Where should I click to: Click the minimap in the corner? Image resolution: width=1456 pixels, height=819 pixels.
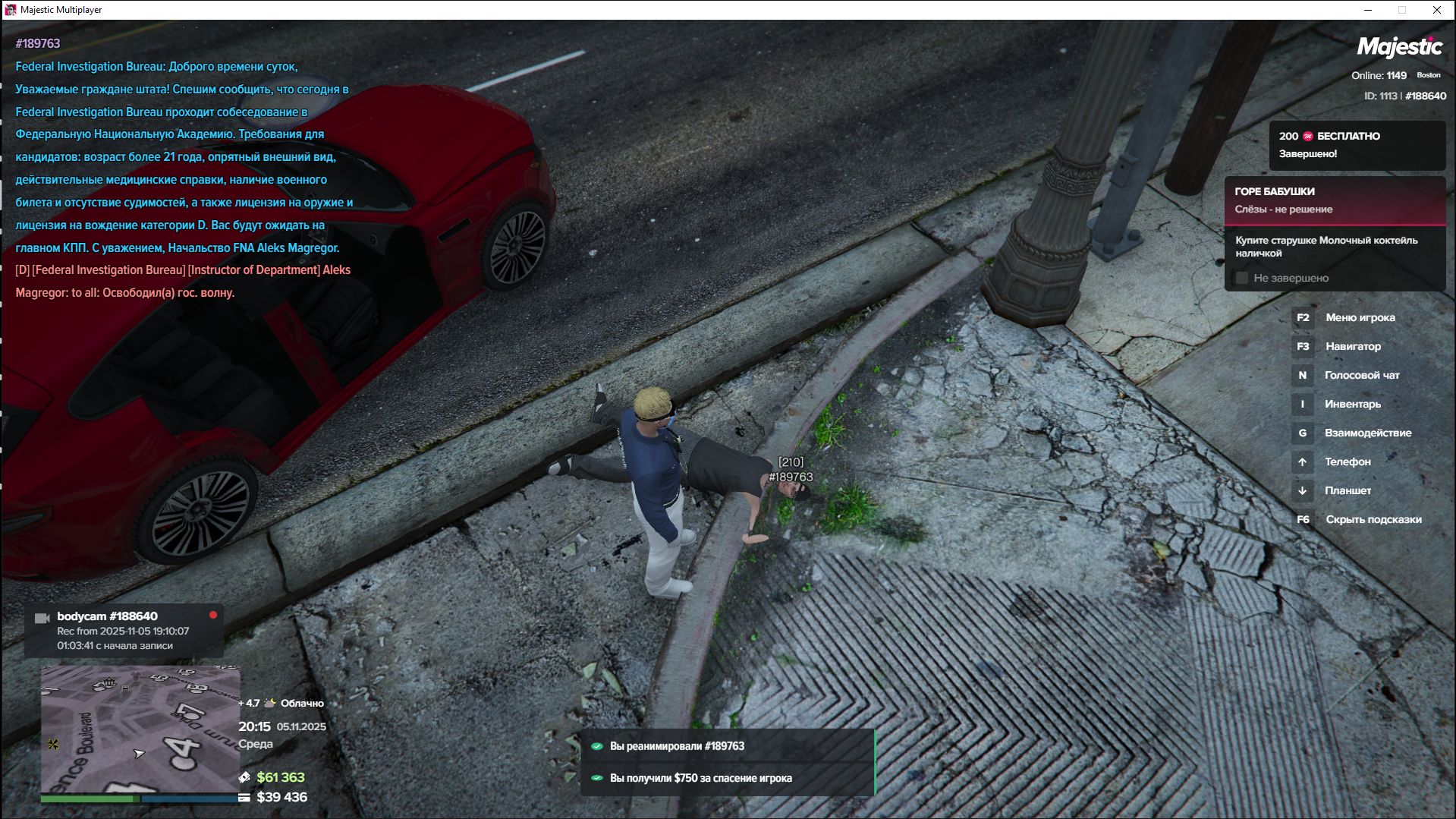pos(140,729)
